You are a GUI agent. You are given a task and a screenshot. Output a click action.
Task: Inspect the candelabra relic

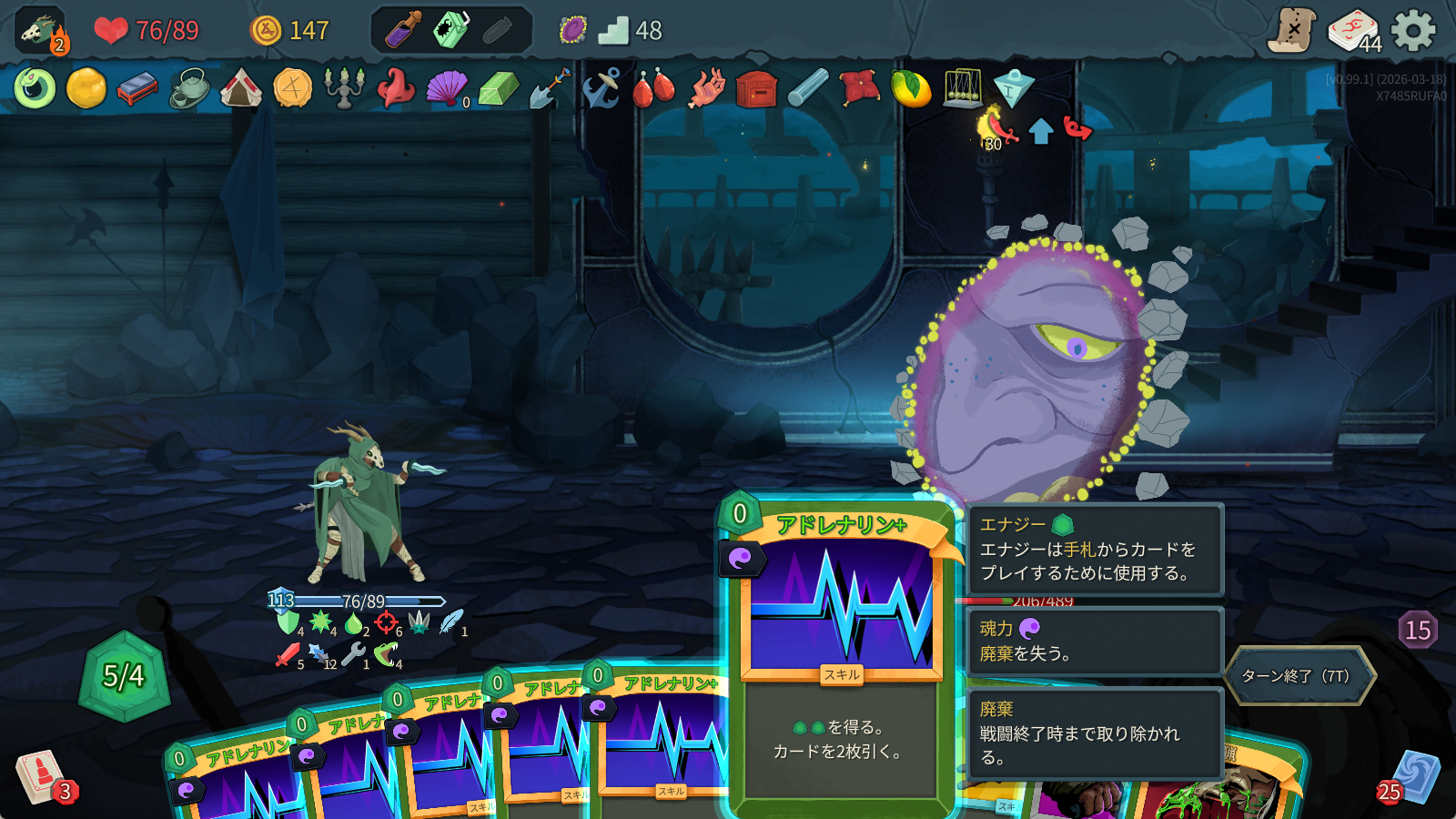[x=344, y=88]
